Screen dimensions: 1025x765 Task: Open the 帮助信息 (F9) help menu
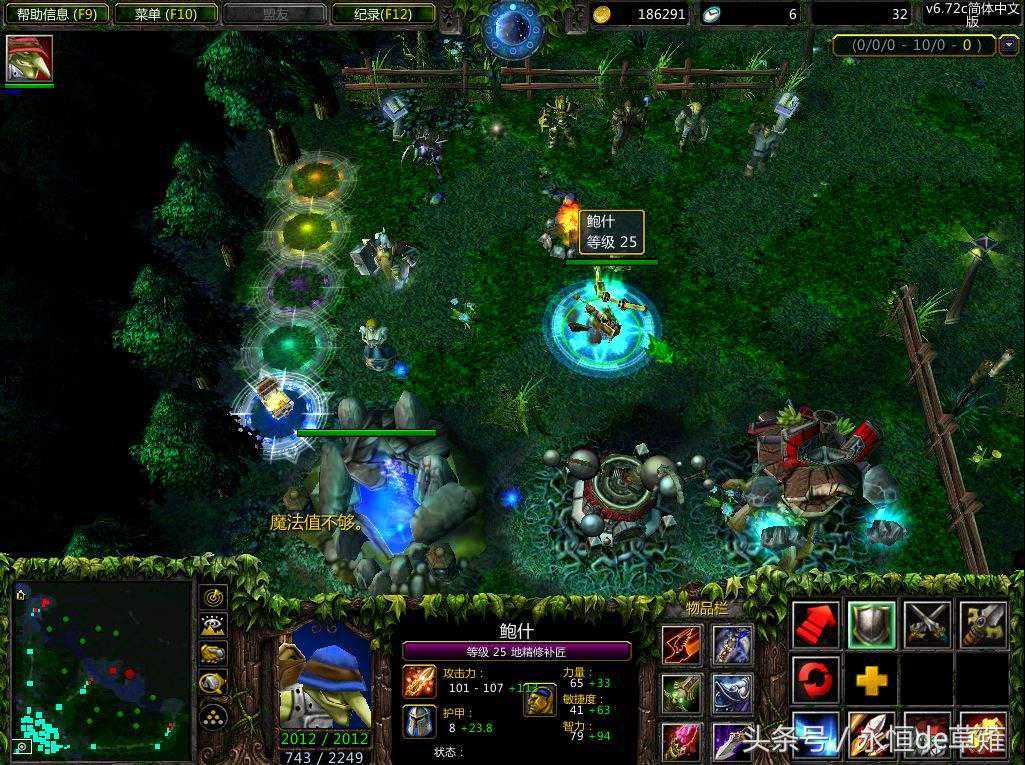click(x=55, y=14)
